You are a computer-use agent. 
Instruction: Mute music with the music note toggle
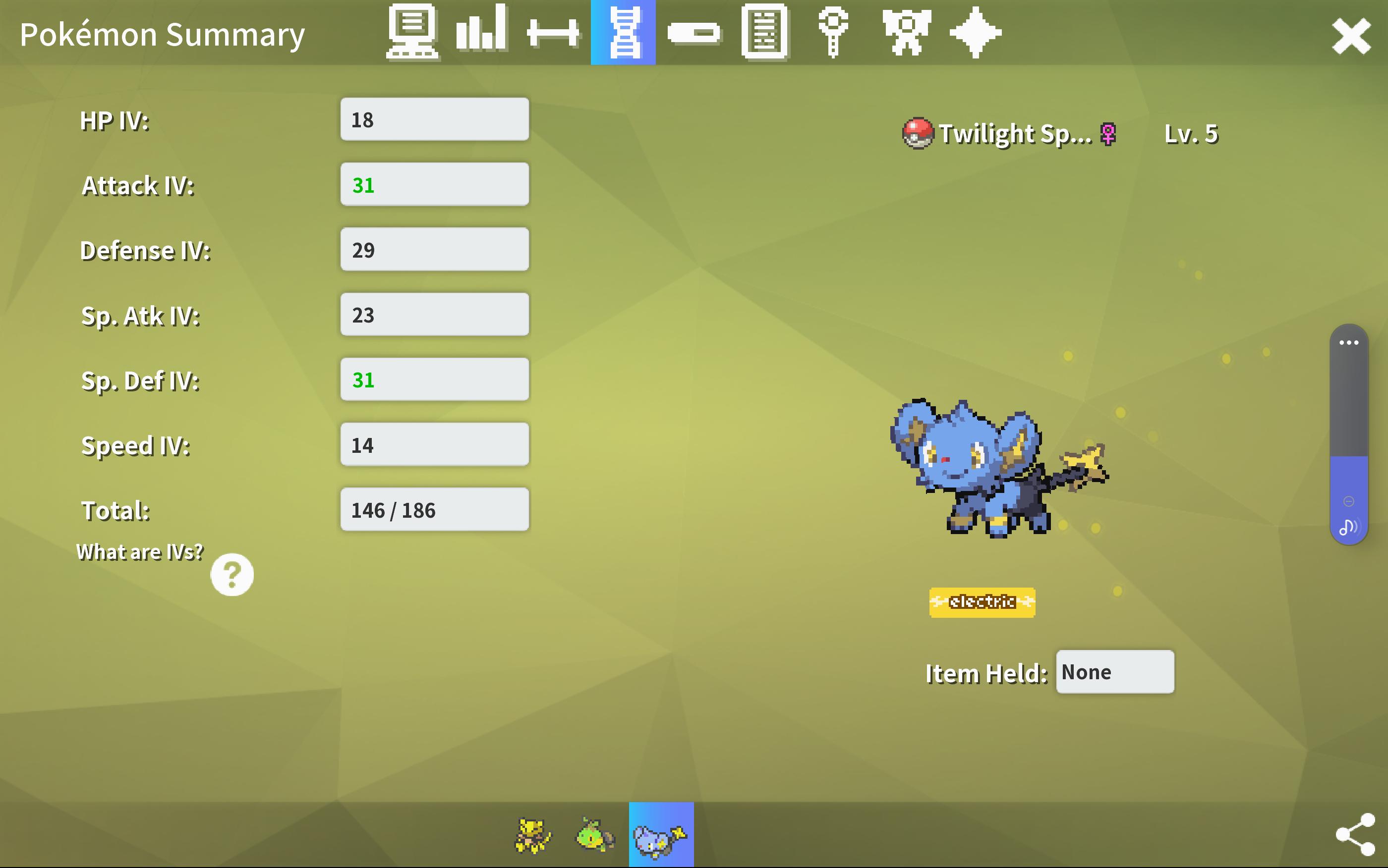point(1349,525)
